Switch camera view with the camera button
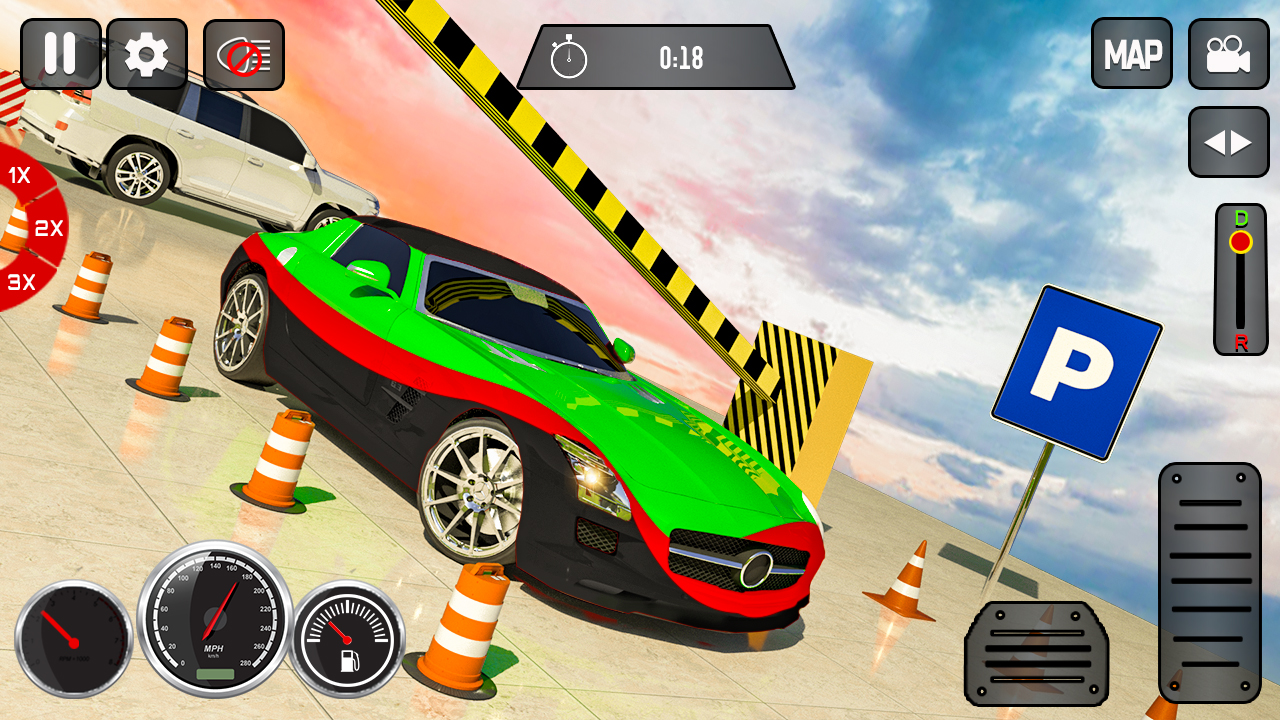This screenshot has height=720, width=1280. (1228, 54)
